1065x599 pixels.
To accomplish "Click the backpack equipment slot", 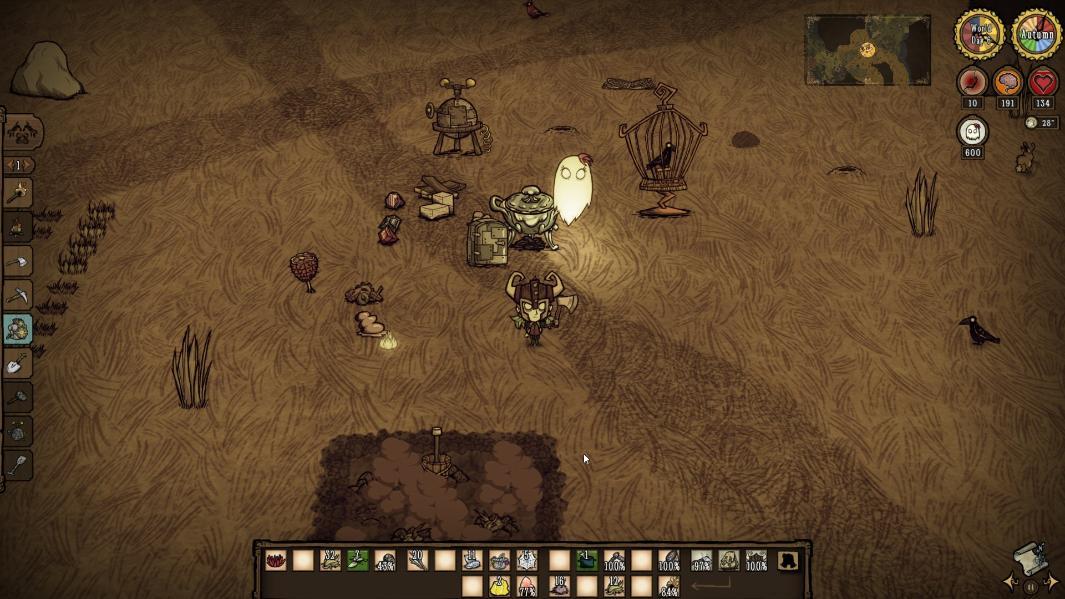I will tap(789, 561).
